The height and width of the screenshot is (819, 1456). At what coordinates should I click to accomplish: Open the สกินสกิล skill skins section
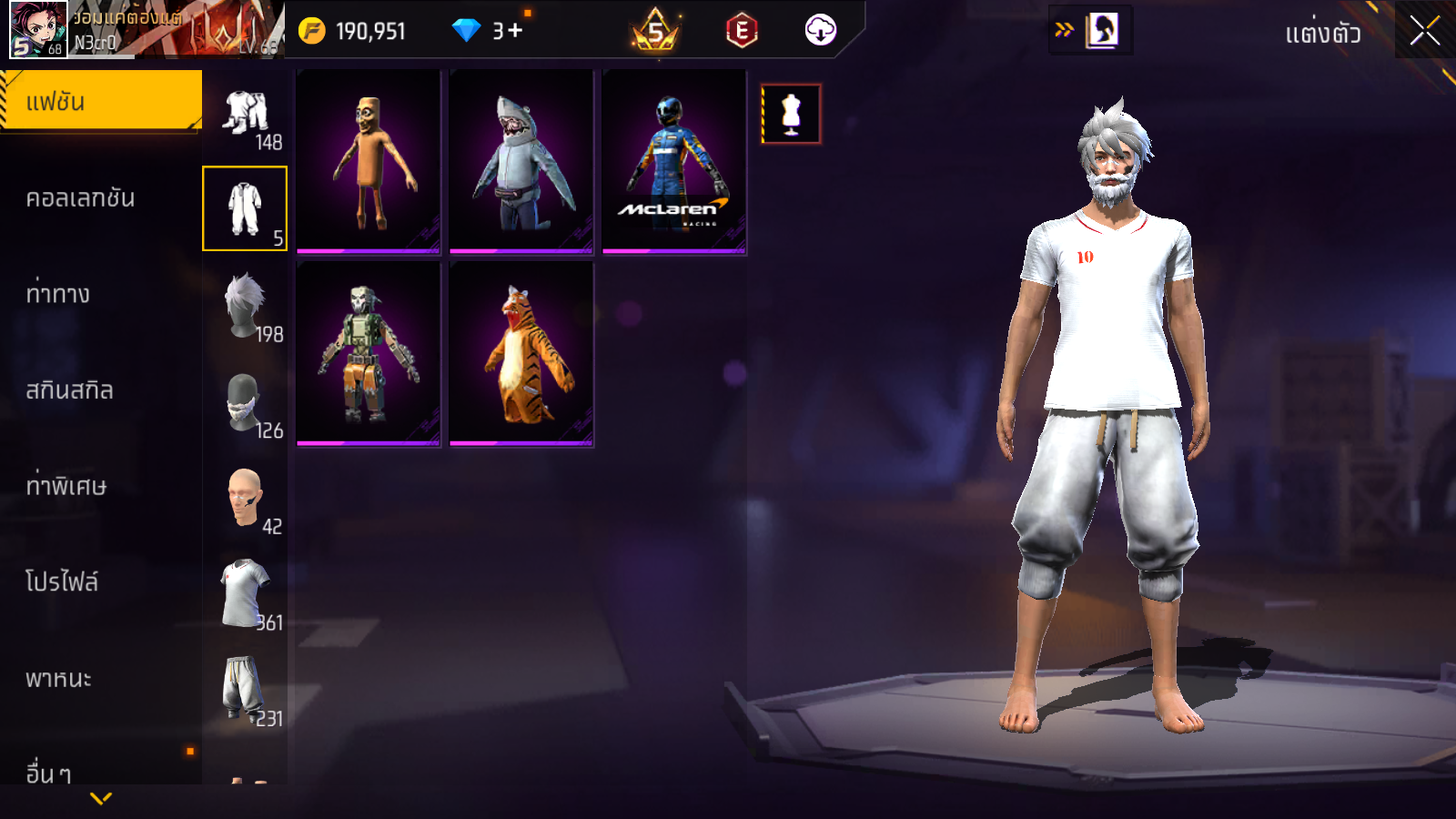click(x=69, y=390)
